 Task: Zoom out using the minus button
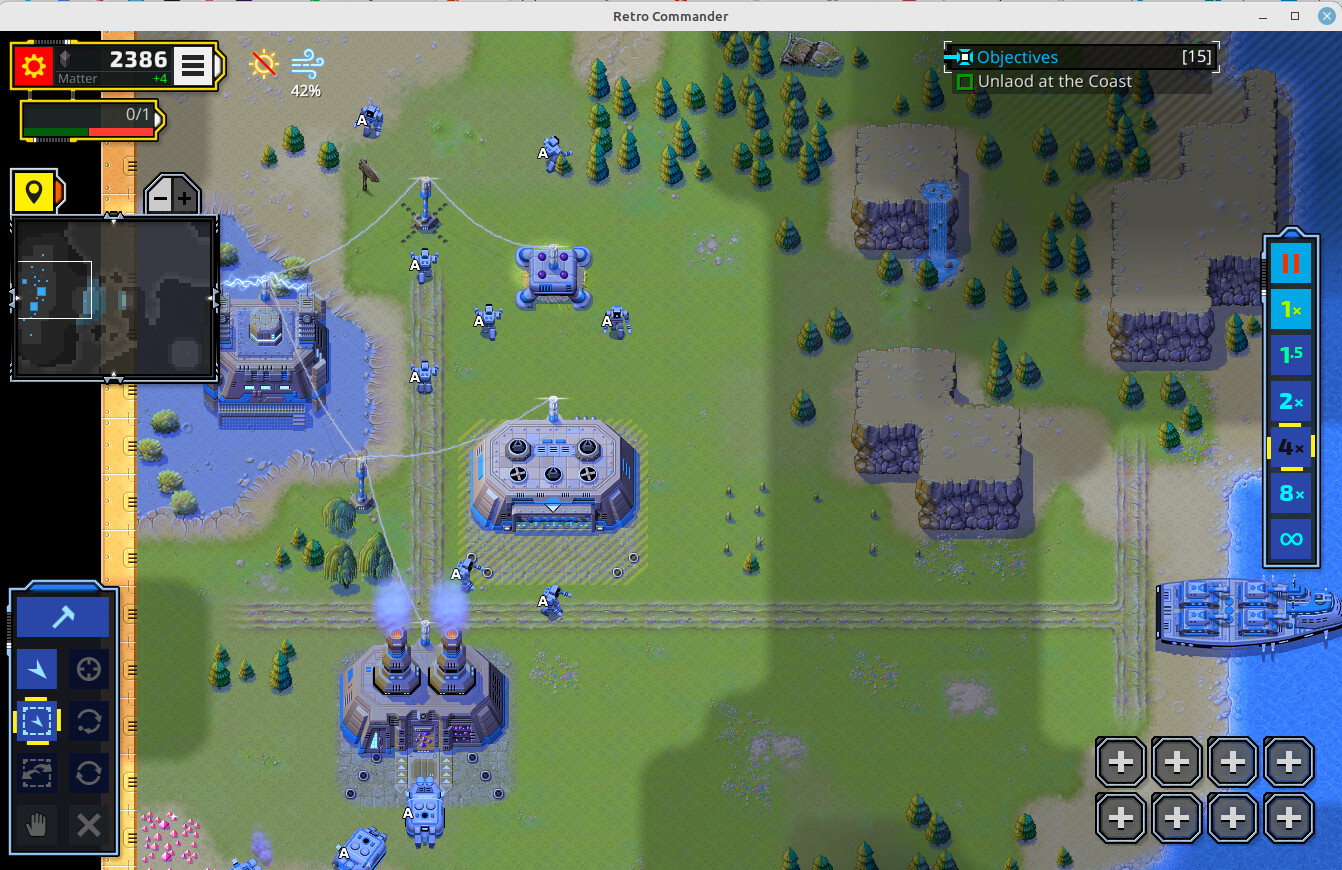(x=158, y=196)
